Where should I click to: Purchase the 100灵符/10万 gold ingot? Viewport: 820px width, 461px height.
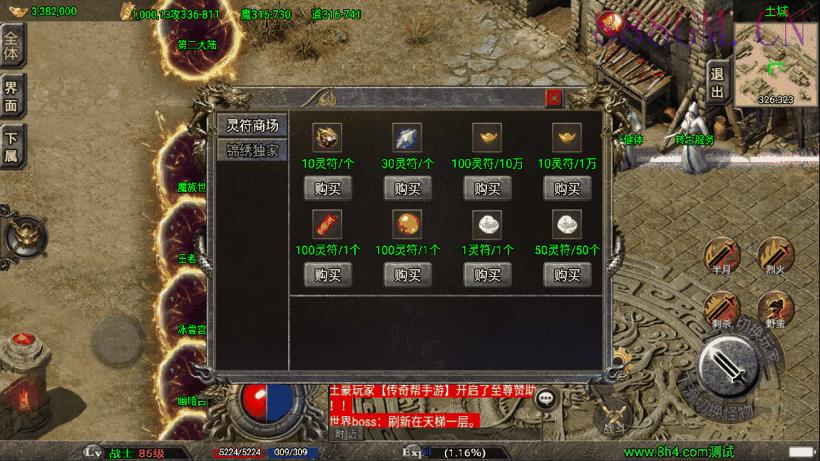click(488, 188)
